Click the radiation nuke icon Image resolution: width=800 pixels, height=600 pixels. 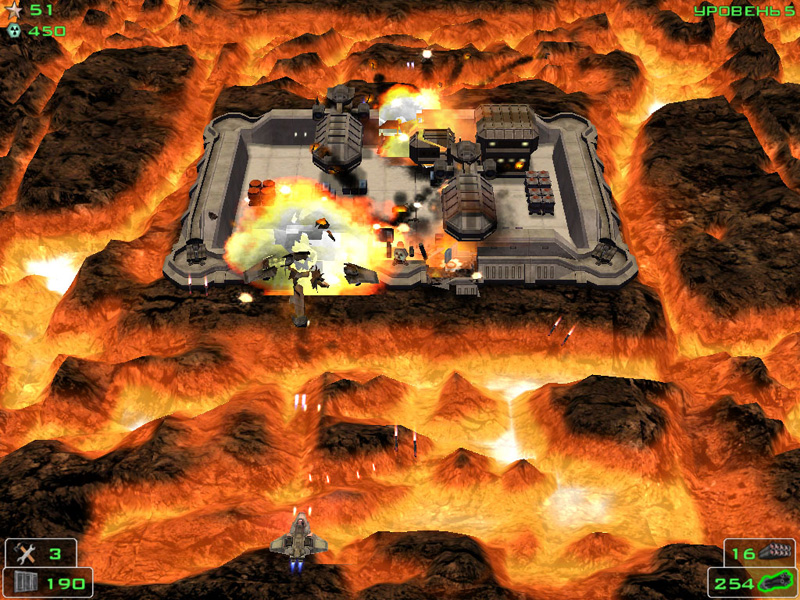pos(14,31)
